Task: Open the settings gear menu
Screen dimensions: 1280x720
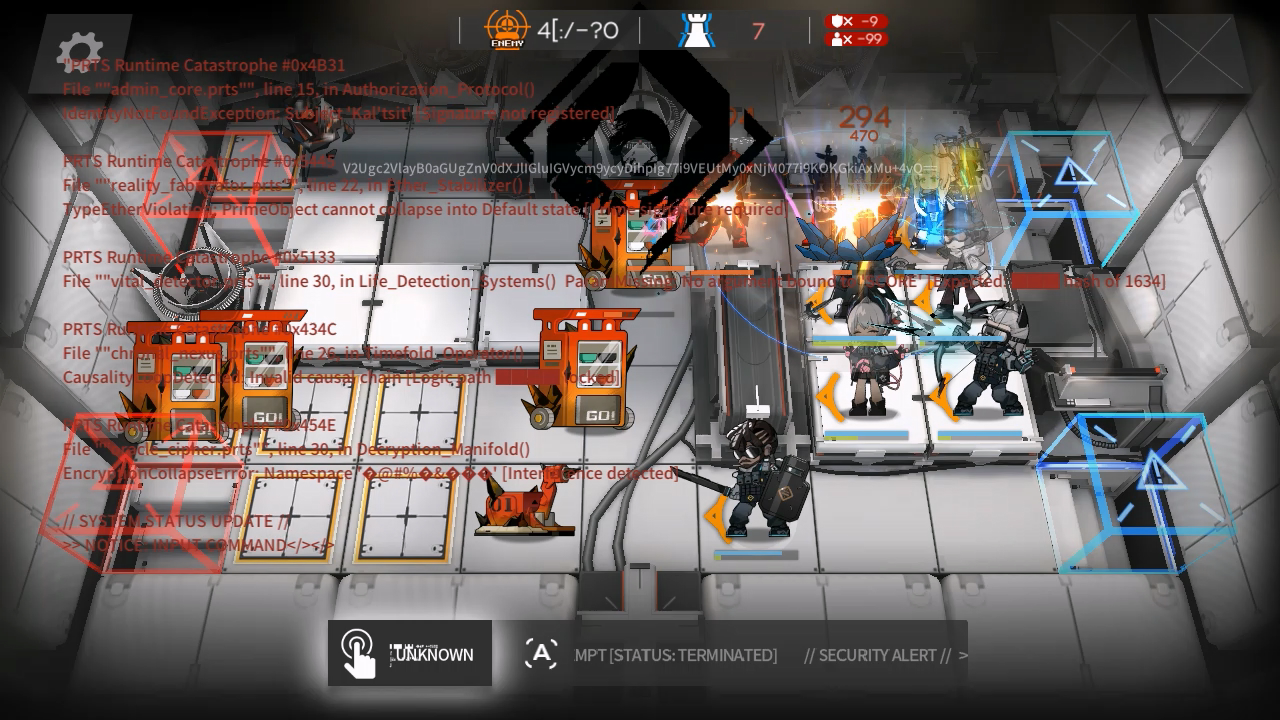Action: [80, 50]
